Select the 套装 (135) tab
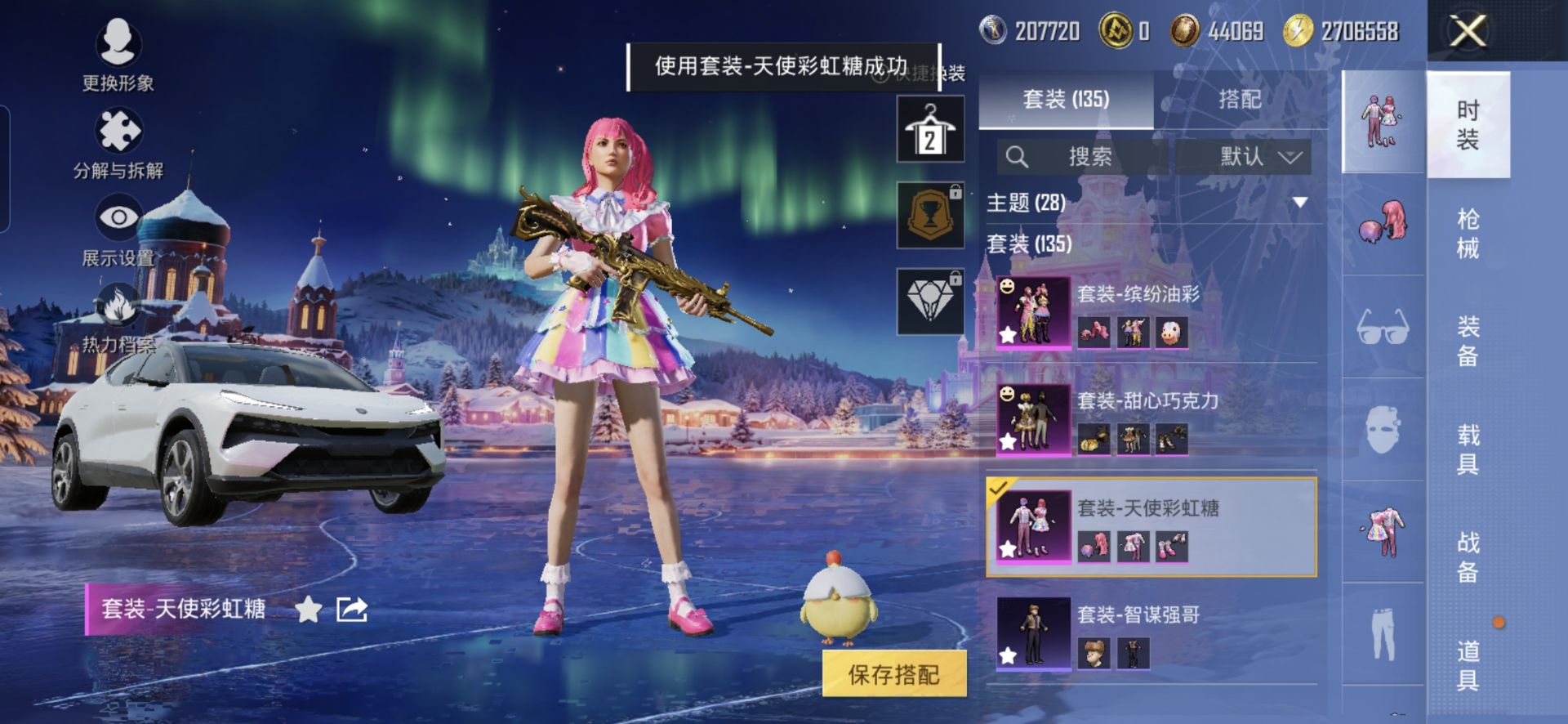The image size is (1568, 724). coord(1066,100)
